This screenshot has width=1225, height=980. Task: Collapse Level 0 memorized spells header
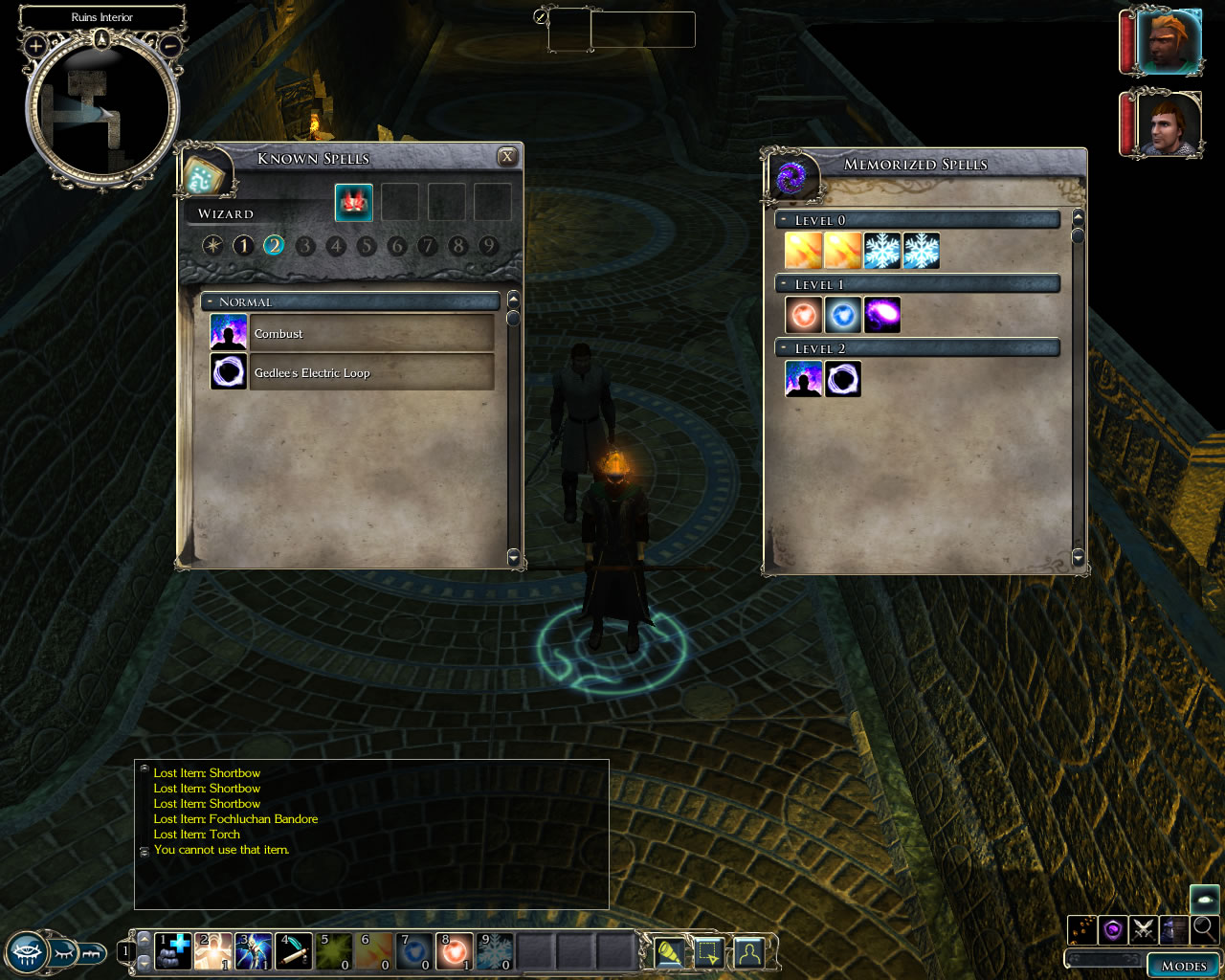tap(784, 220)
